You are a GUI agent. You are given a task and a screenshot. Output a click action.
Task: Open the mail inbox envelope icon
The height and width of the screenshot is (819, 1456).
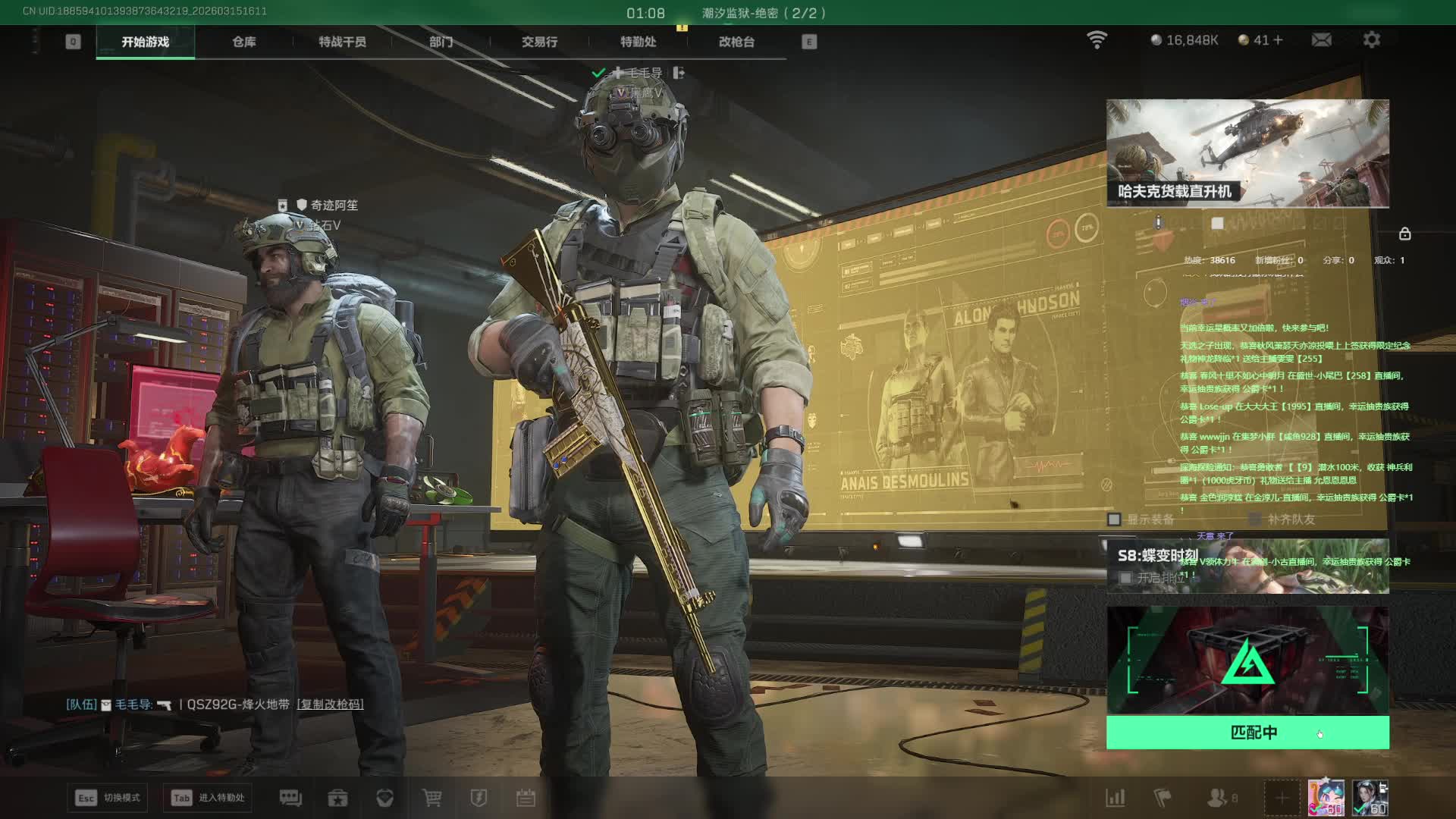[1321, 39]
